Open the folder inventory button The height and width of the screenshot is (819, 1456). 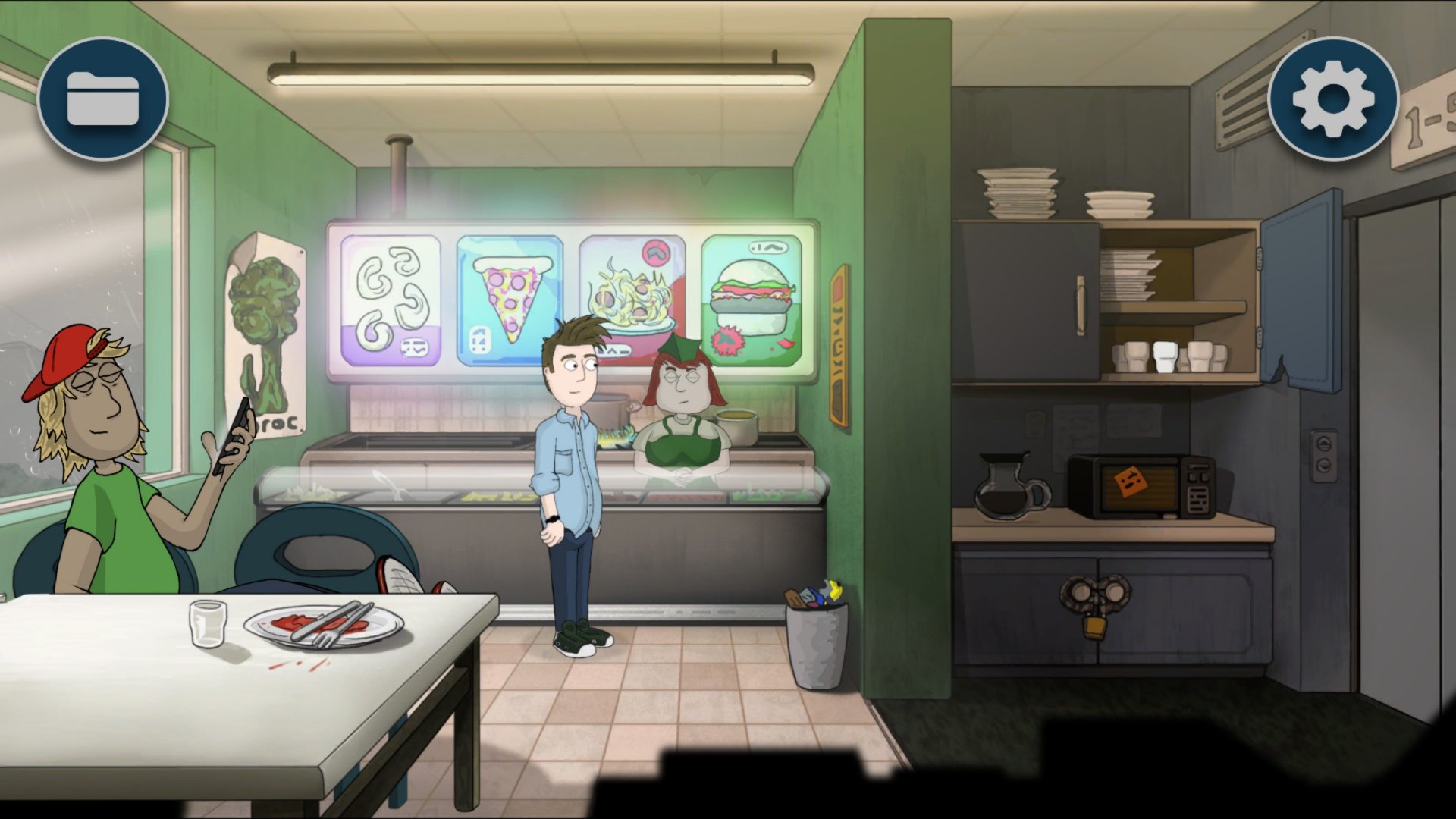point(103,99)
